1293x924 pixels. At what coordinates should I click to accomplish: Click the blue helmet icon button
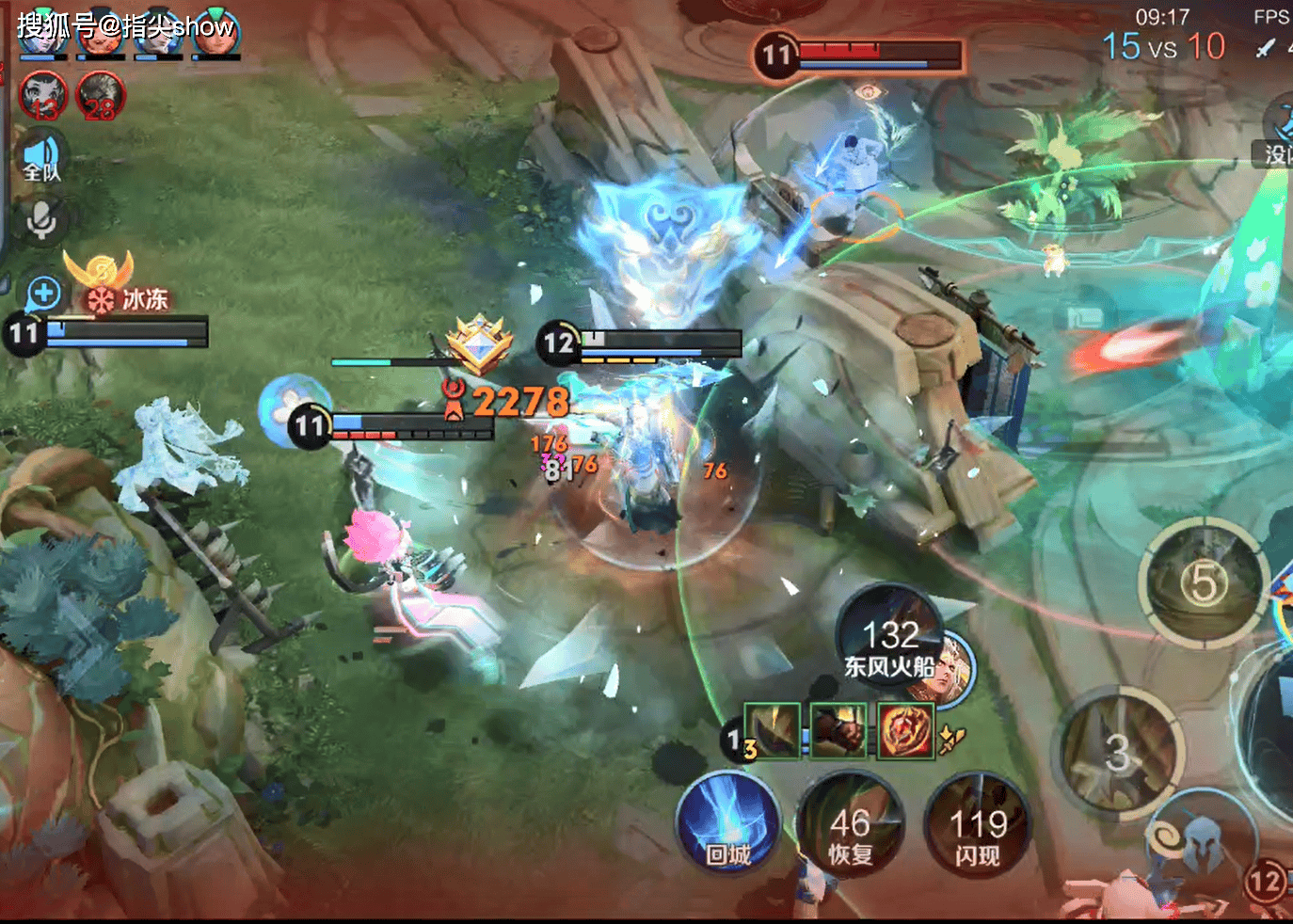click(x=1203, y=845)
